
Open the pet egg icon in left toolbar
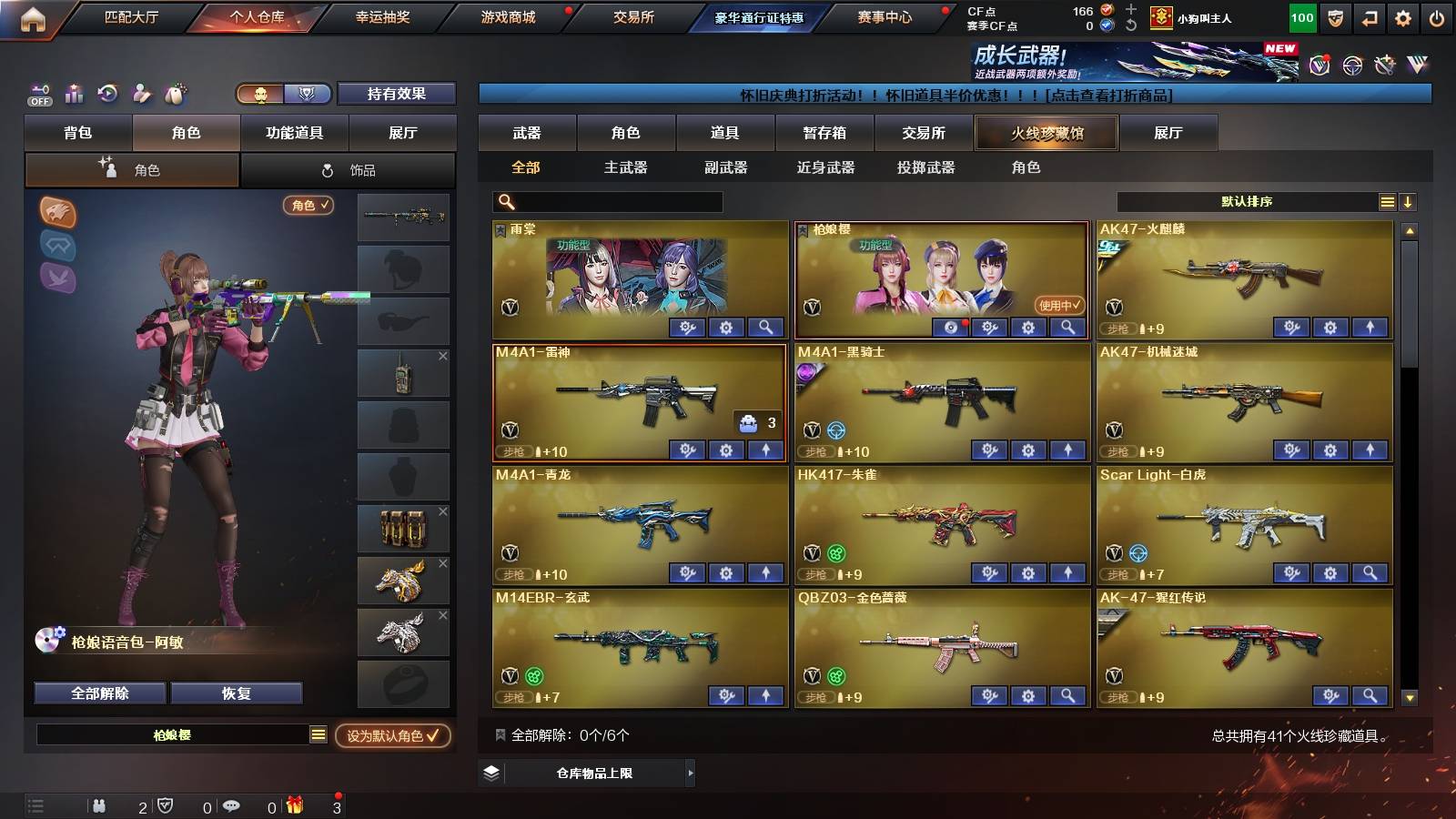[176, 91]
